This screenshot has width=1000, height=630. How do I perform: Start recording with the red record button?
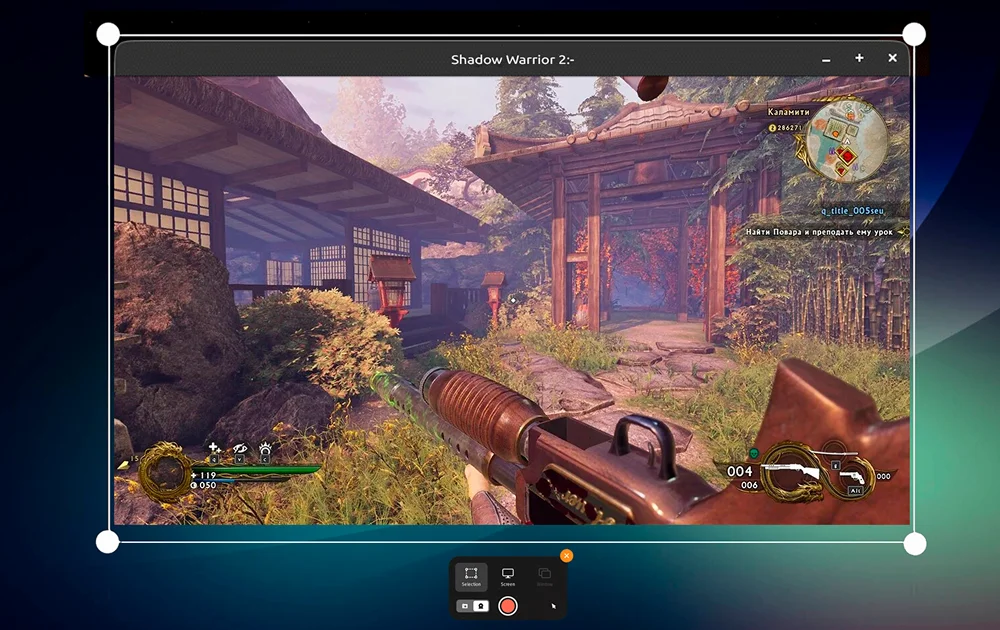[x=508, y=605]
